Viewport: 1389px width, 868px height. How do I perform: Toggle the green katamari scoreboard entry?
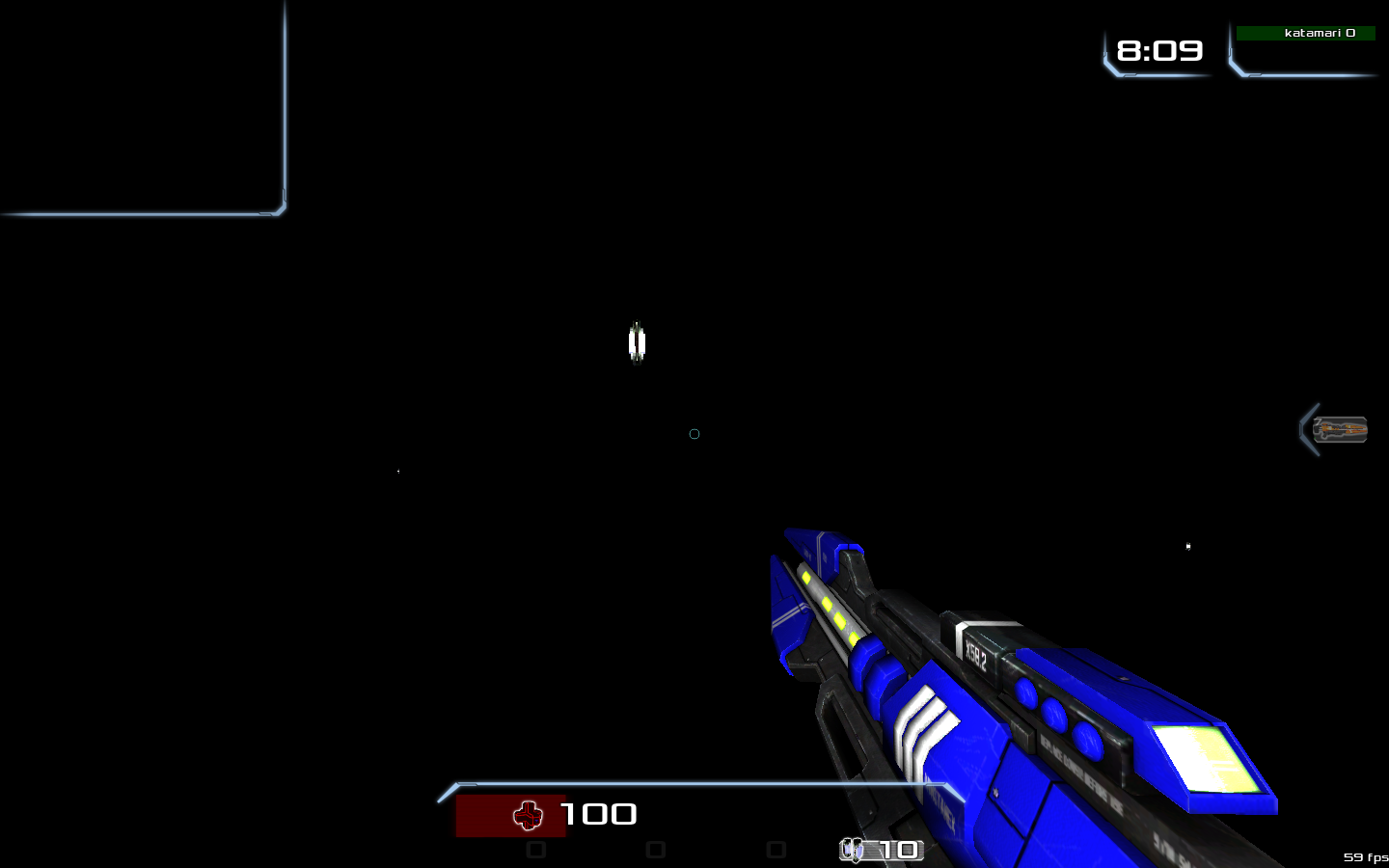(x=1305, y=33)
